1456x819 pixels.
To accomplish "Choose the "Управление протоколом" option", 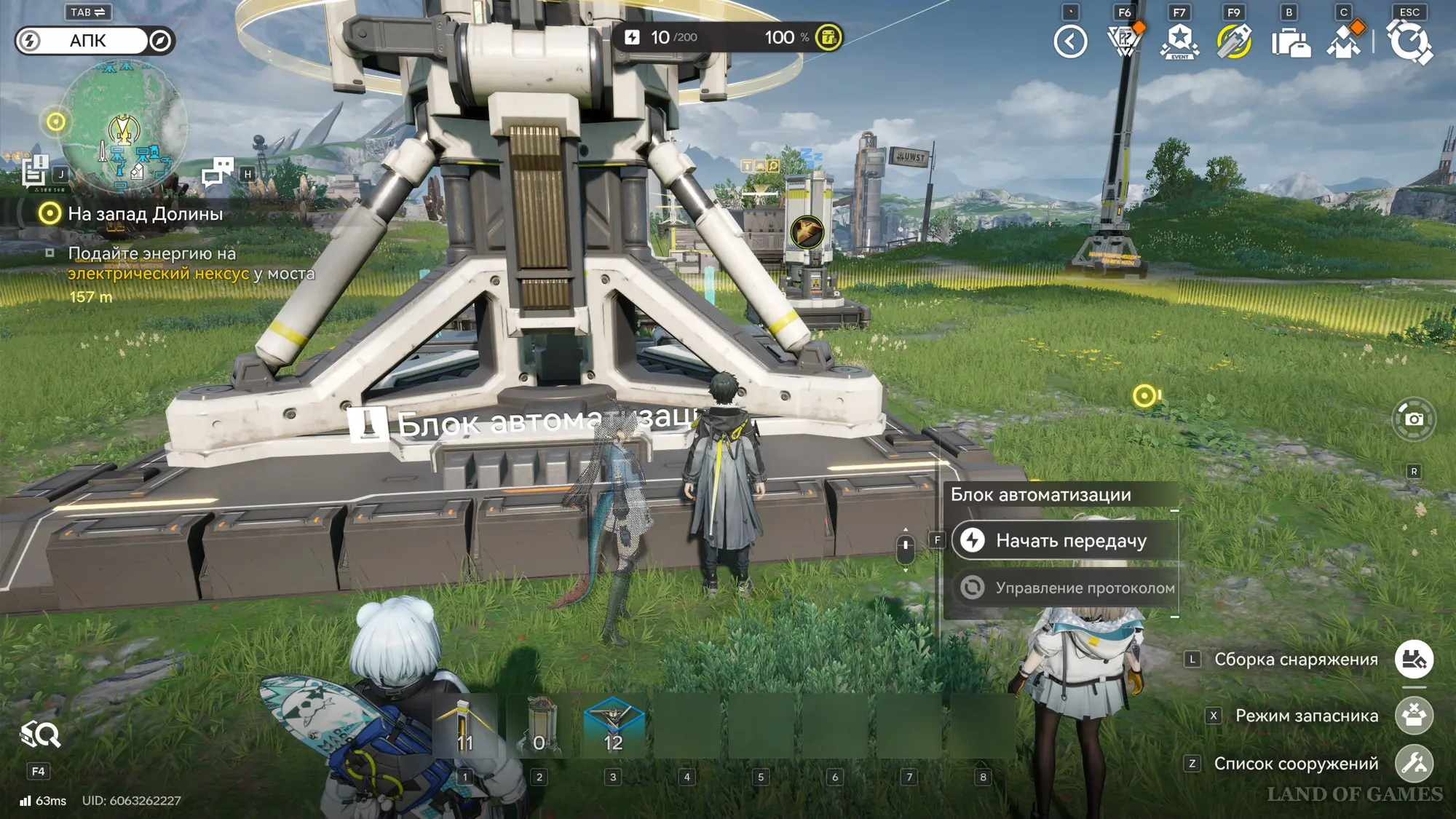I will [x=1067, y=587].
